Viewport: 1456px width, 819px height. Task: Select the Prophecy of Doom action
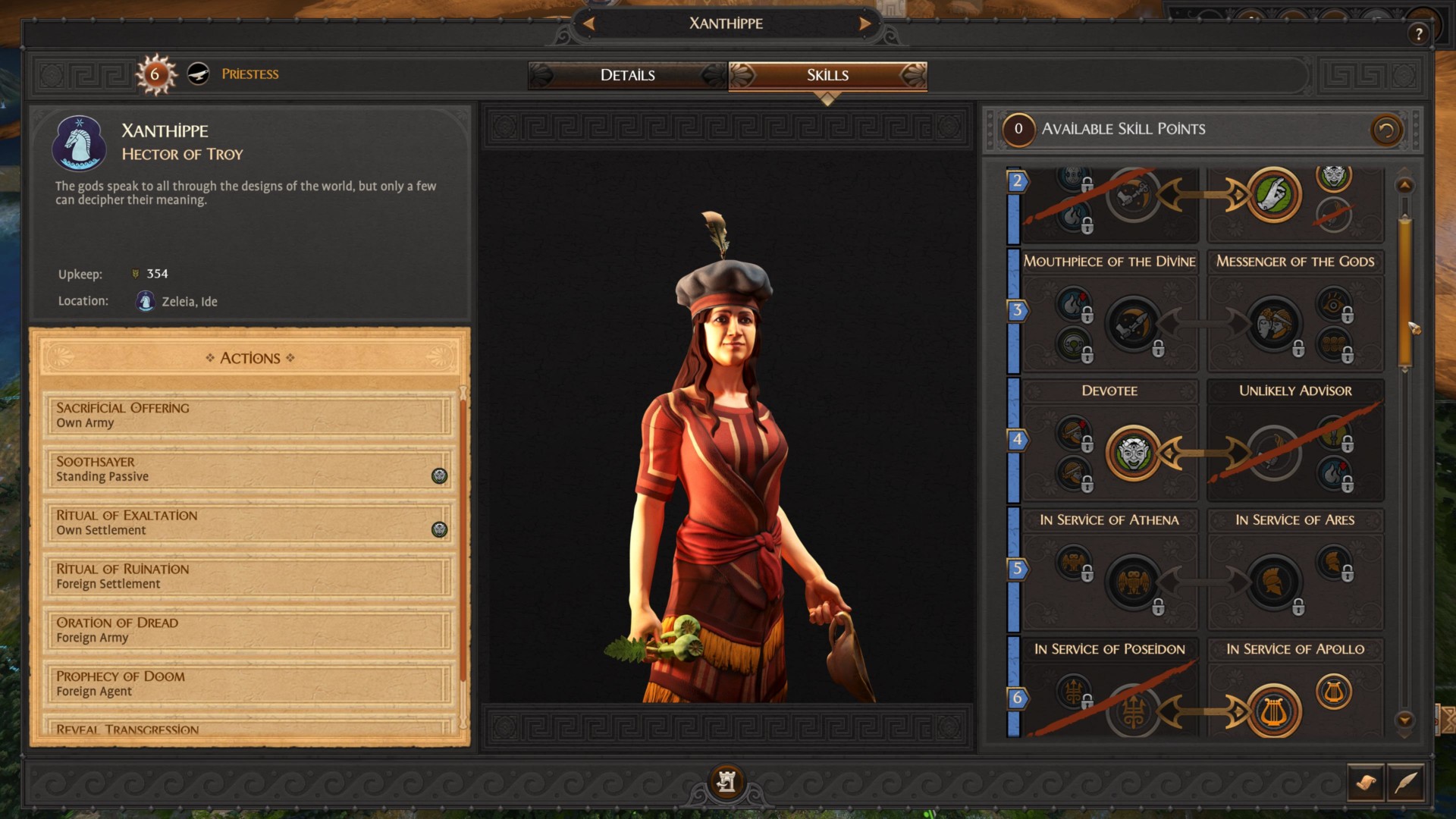(247, 683)
